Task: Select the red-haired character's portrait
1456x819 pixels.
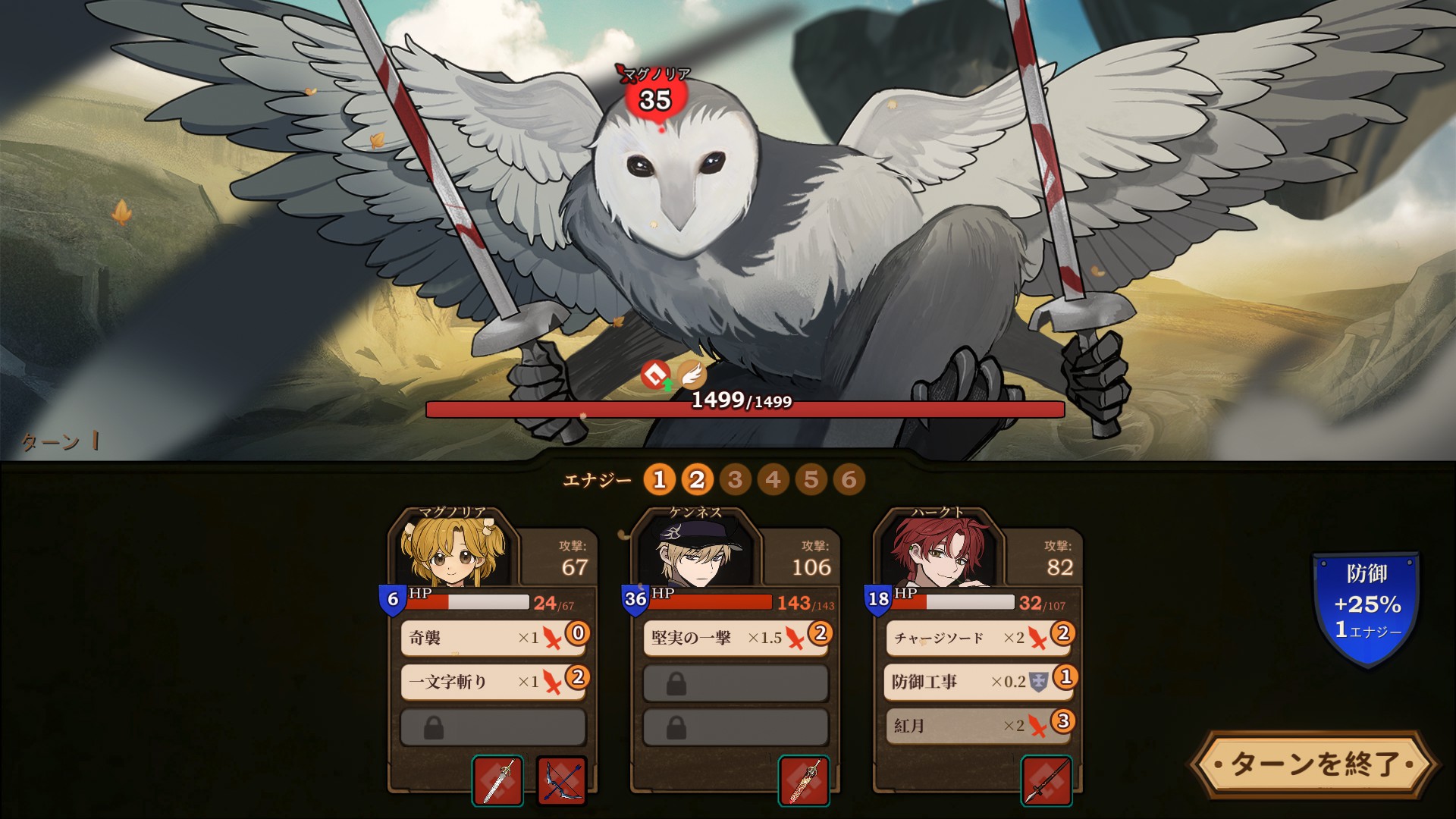Action: tap(938, 554)
